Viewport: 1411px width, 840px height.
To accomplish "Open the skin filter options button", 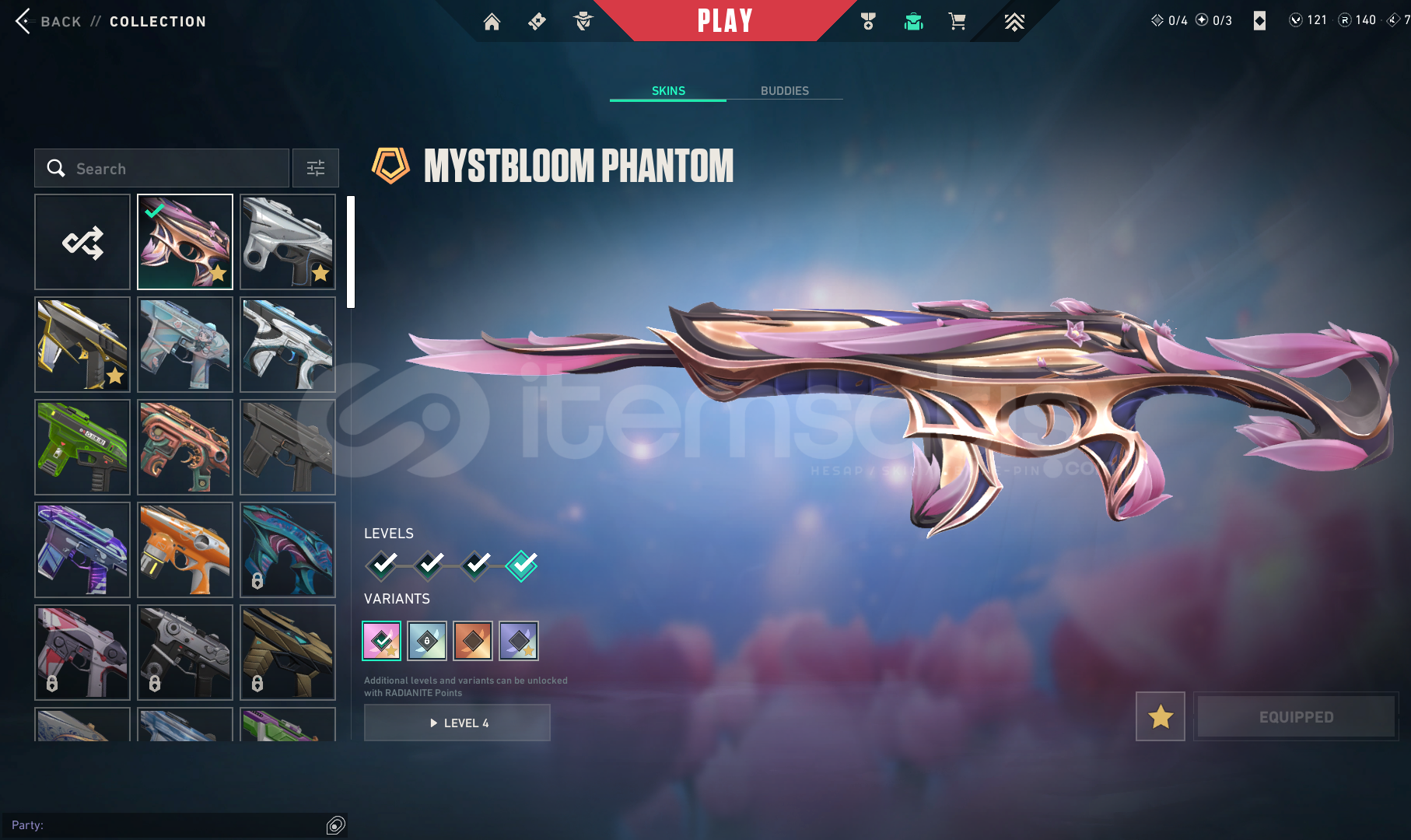I will (316, 168).
